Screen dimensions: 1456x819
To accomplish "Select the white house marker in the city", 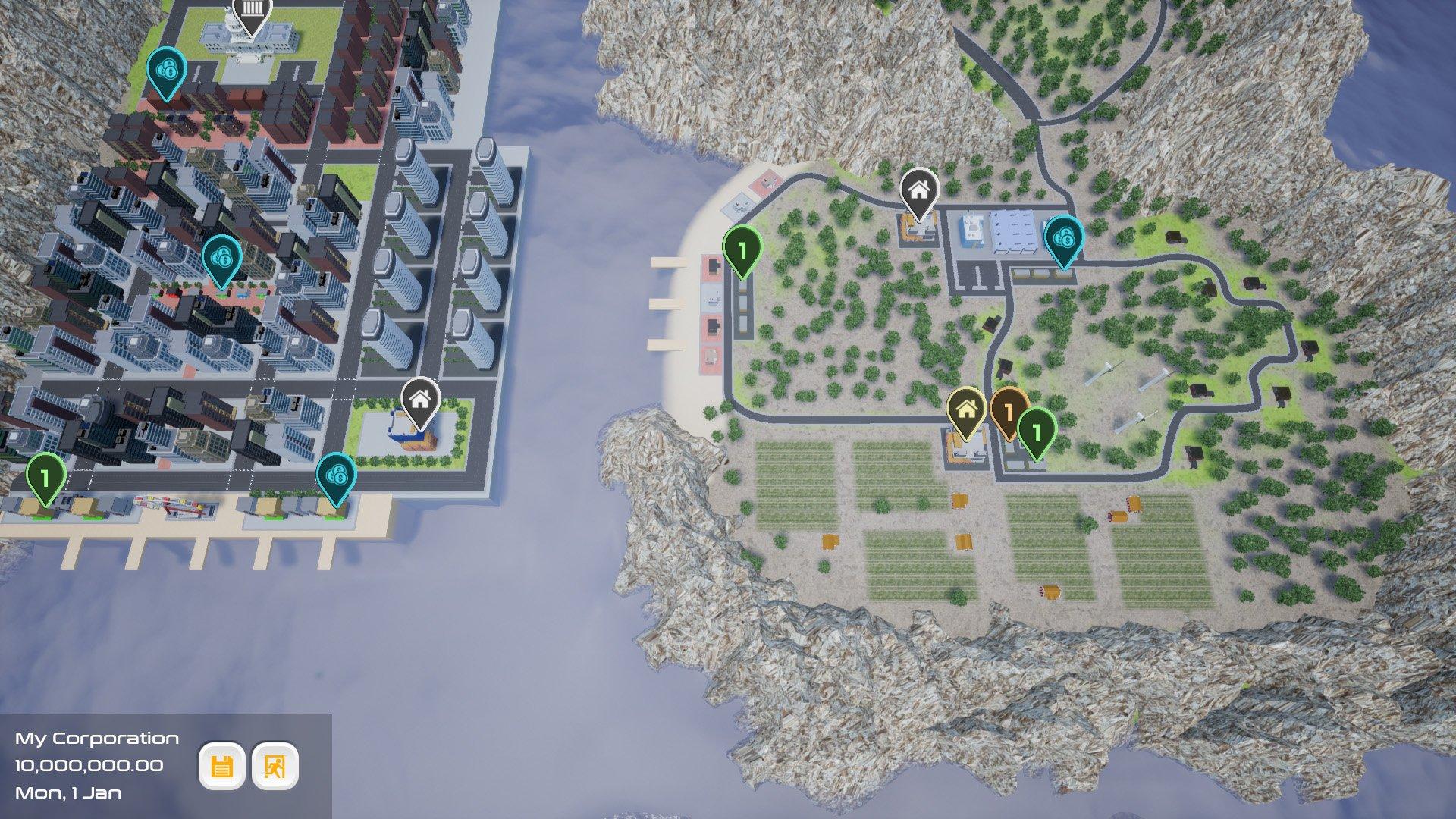I will pos(420,399).
